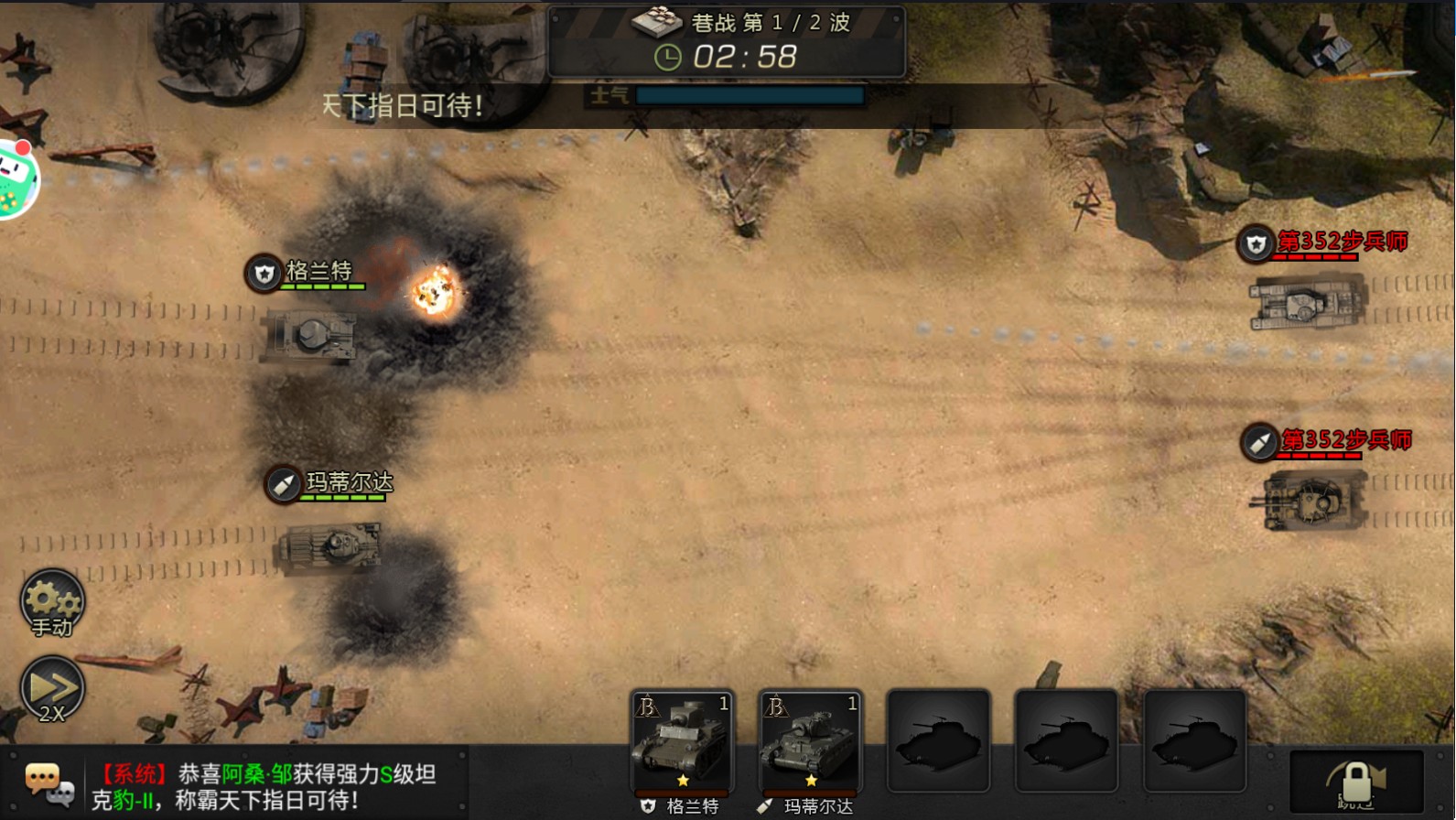Choose the 玛蒂尔达 tank card
The width and height of the screenshot is (1456, 820).
tap(811, 741)
